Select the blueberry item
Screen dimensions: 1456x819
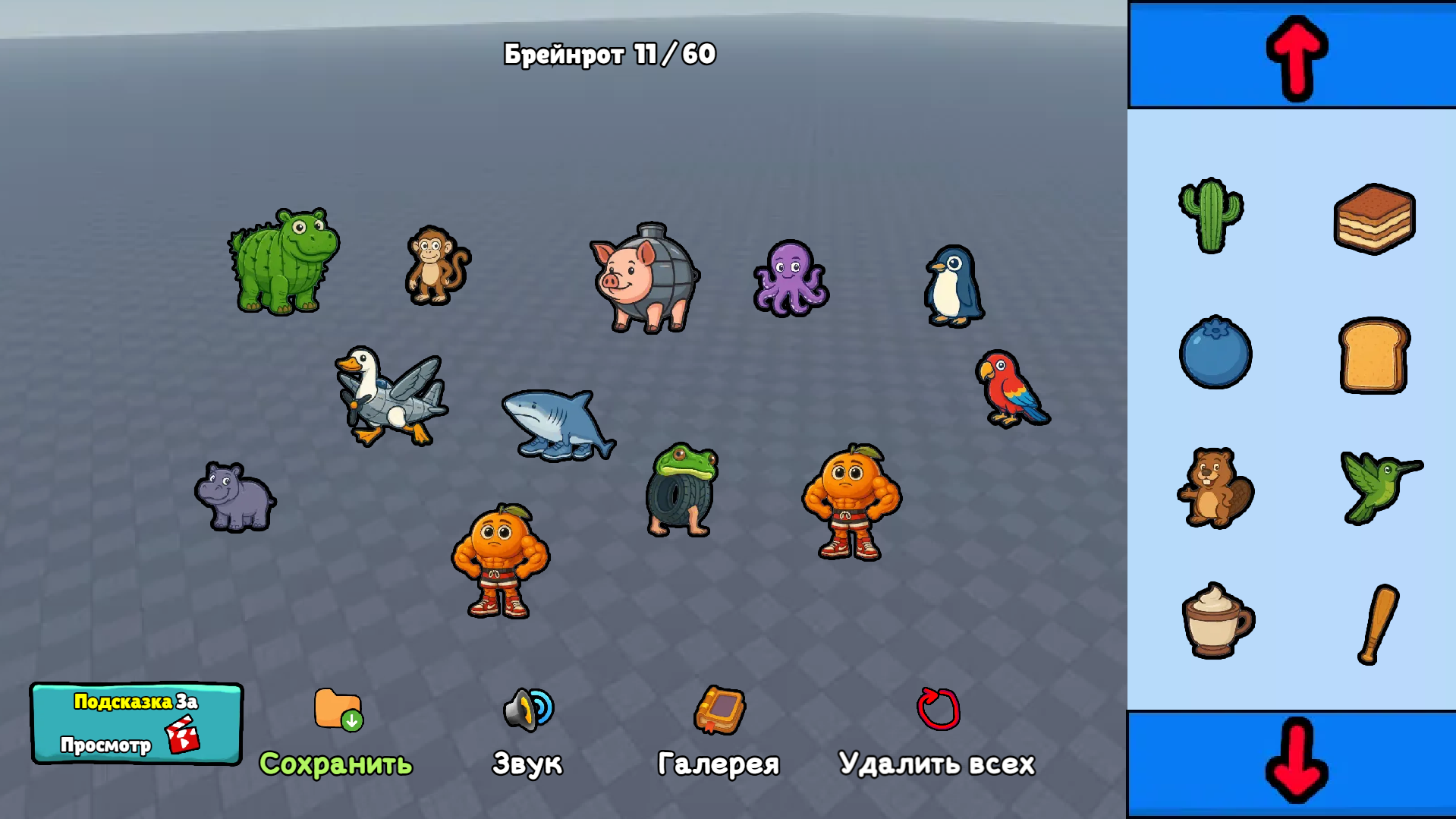[1215, 353]
